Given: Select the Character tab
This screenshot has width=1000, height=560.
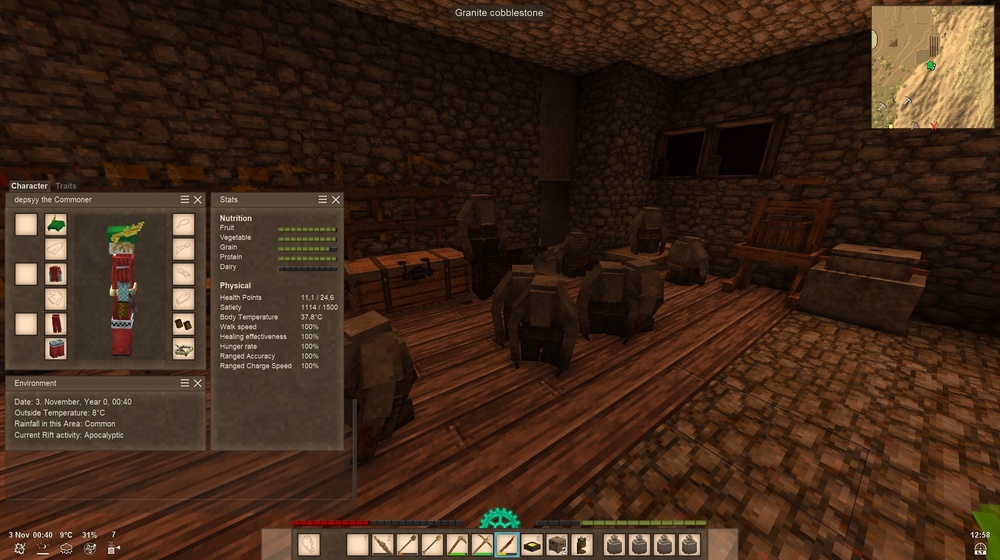Looking at the screenshot, I should pyautogui.click(x=29, y=186).
